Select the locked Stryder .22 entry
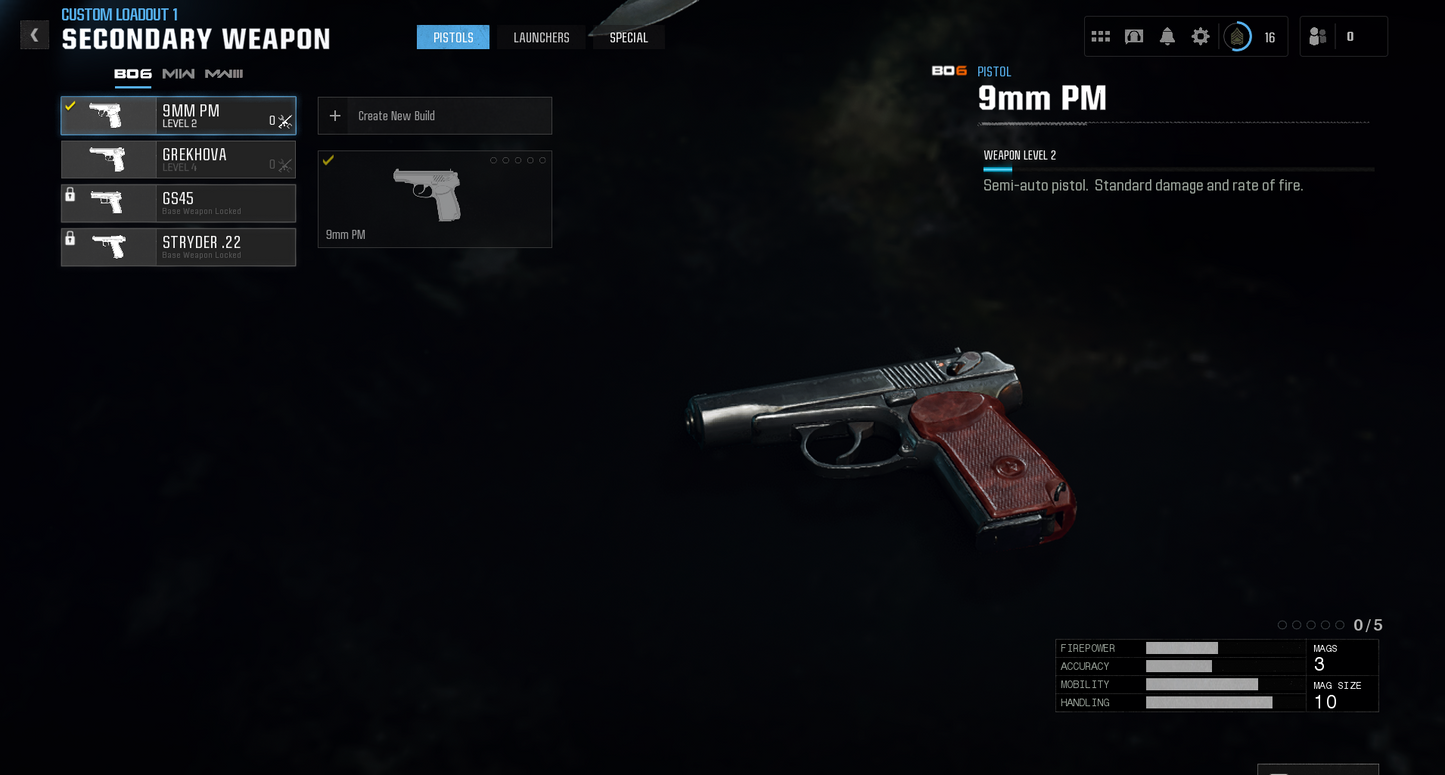The width and height of the screenshot is (1445, 775). 178,247
